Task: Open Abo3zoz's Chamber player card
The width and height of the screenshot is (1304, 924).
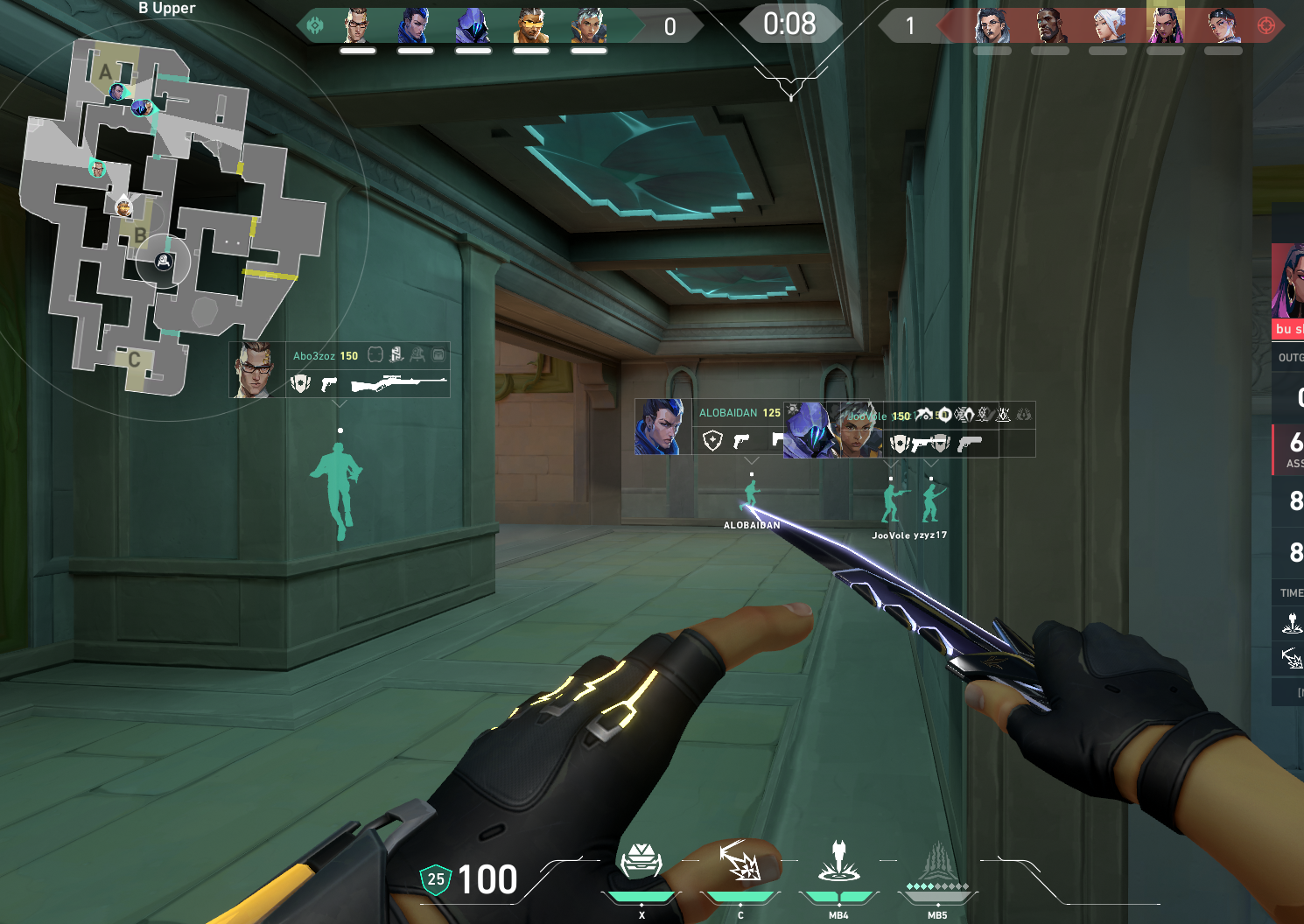Action: pos(256,369)
